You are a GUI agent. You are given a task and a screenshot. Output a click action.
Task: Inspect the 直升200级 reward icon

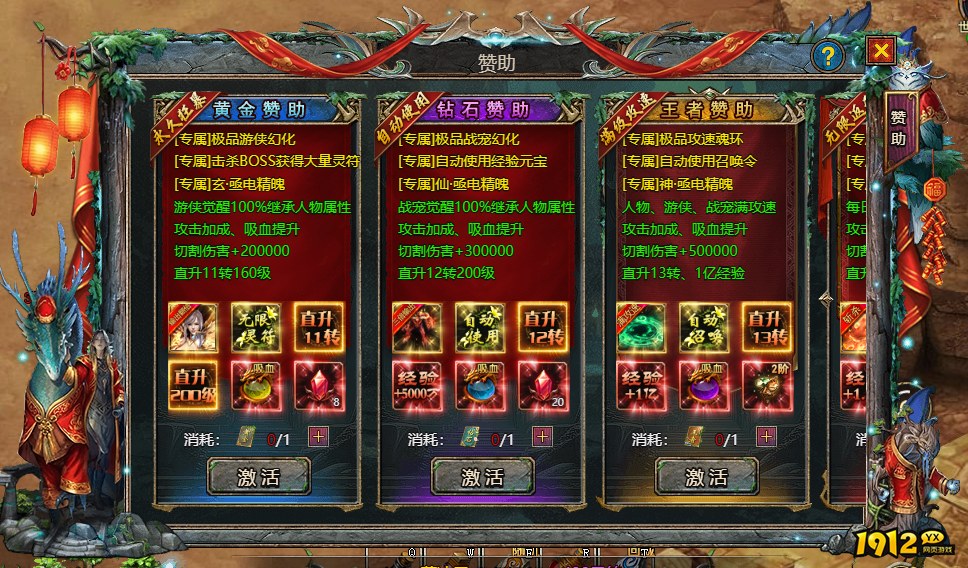[x=193, y=386]
